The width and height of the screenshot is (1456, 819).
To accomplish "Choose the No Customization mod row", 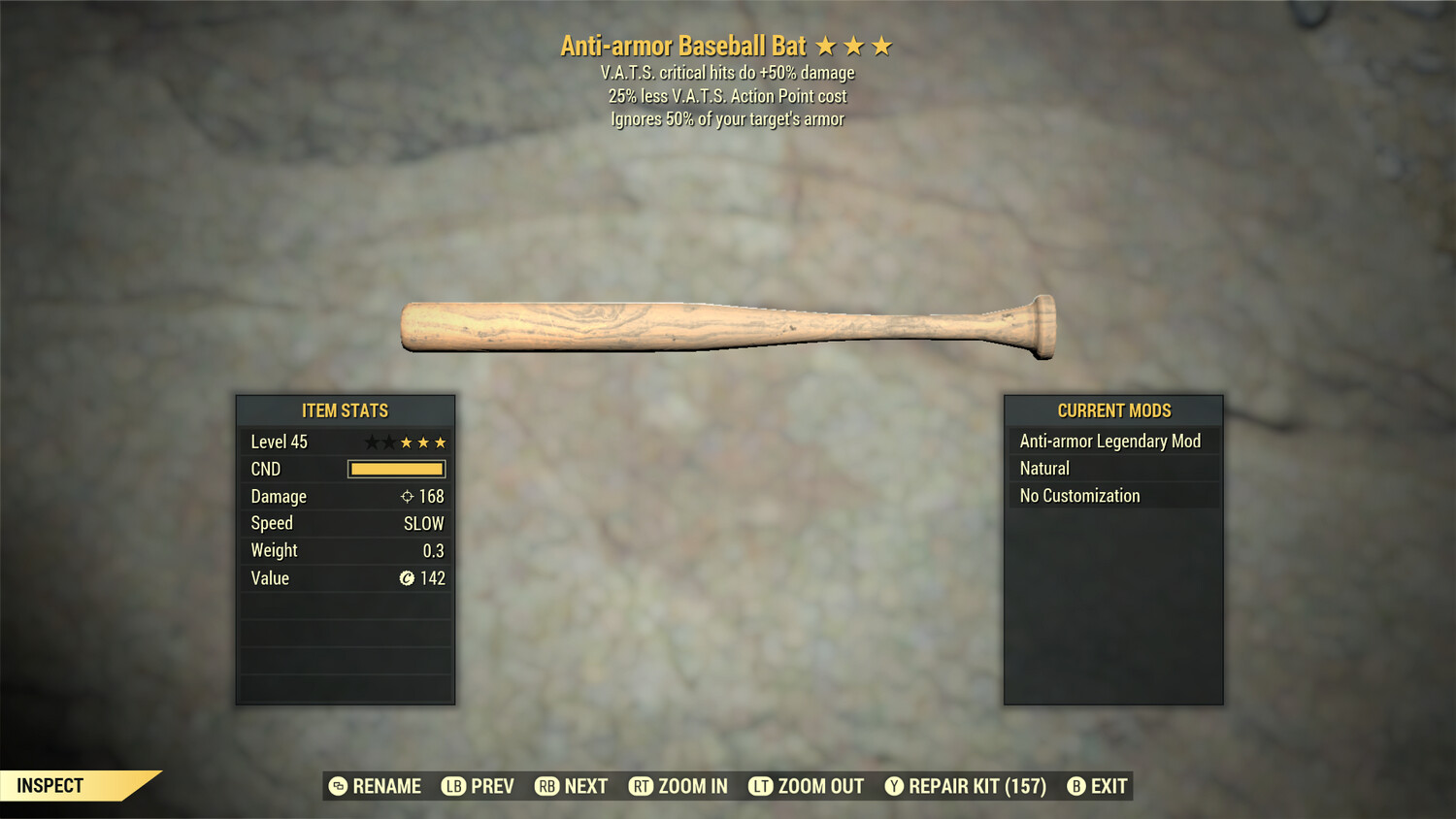I will coord(1112,496).
